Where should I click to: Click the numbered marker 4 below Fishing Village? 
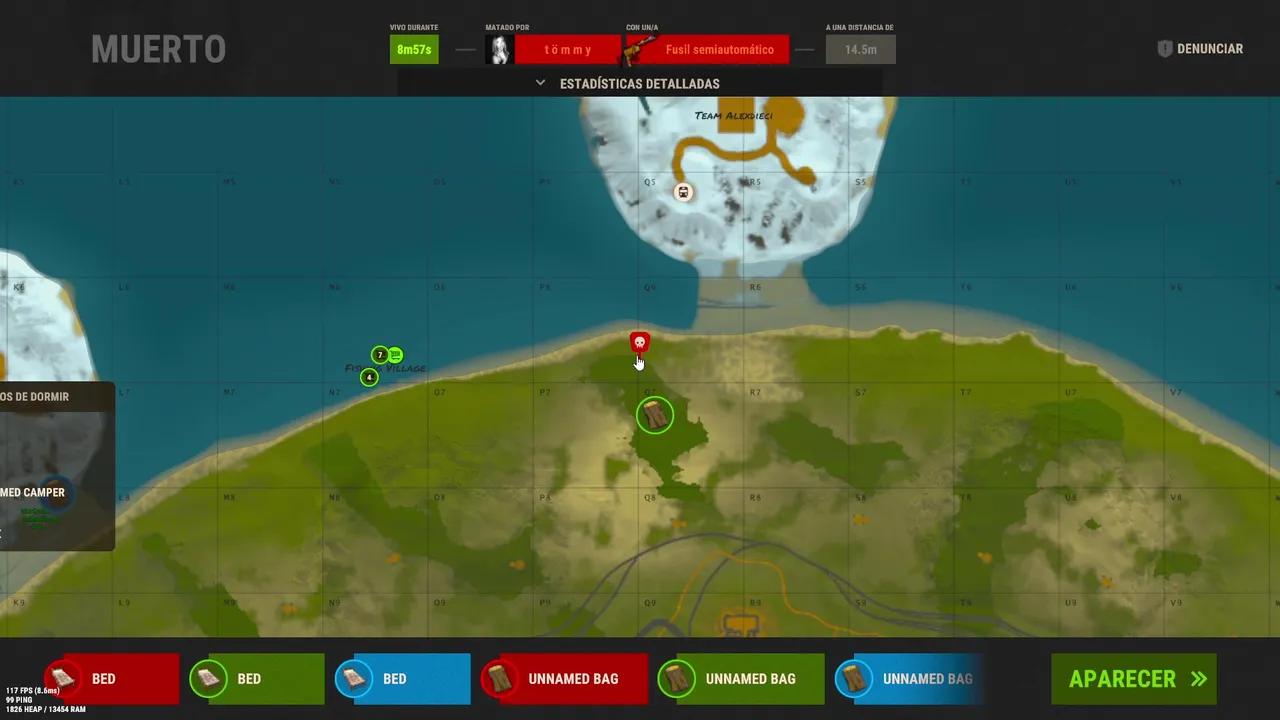[369, 377]
